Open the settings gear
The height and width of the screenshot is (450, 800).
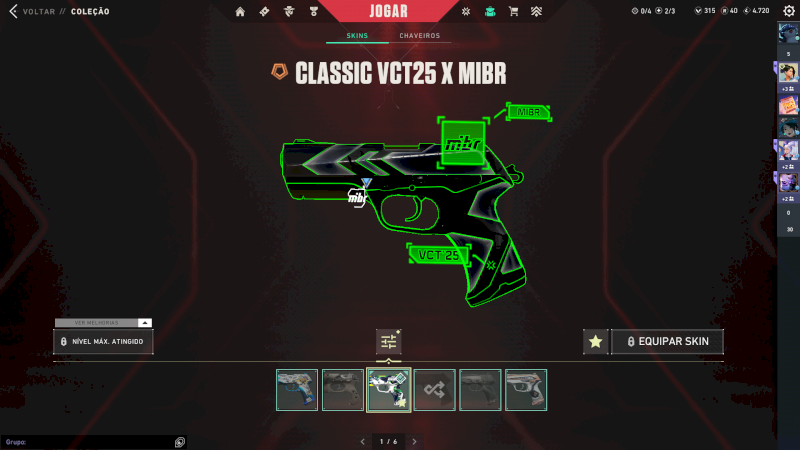788,11
